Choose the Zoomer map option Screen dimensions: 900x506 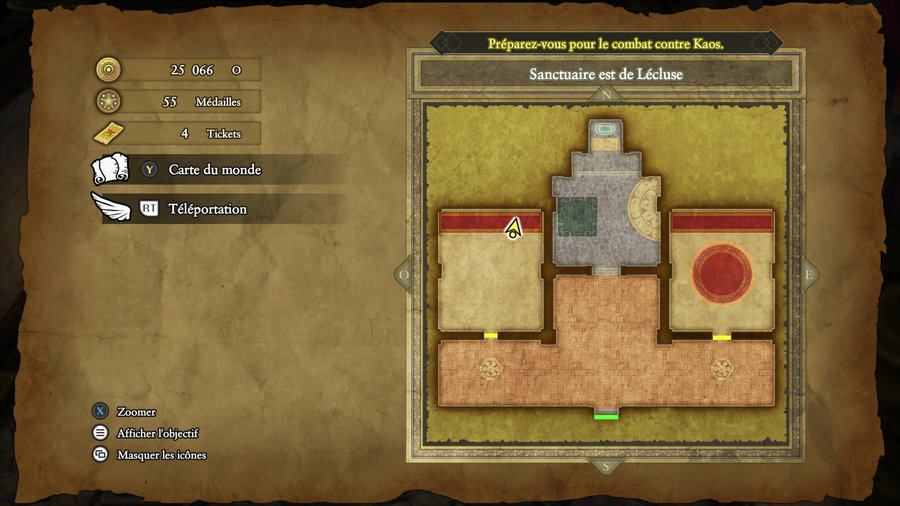[136, 412]
